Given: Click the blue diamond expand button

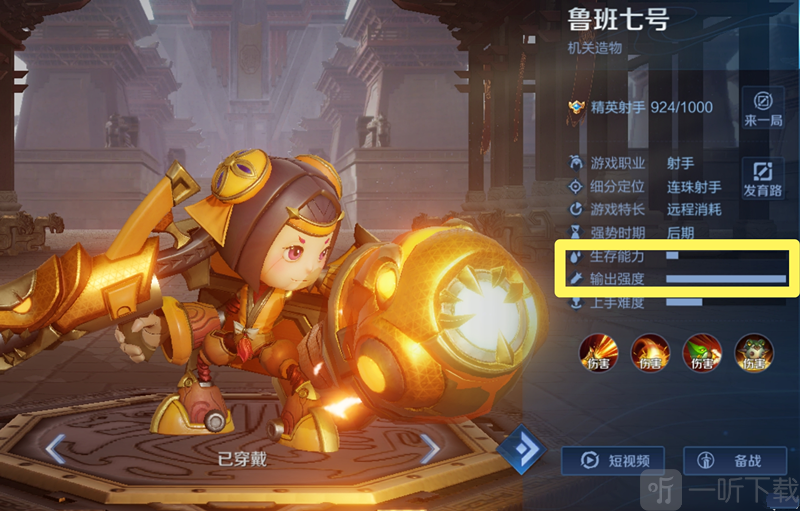Looking at the screenshot, I should click(520, 449).
